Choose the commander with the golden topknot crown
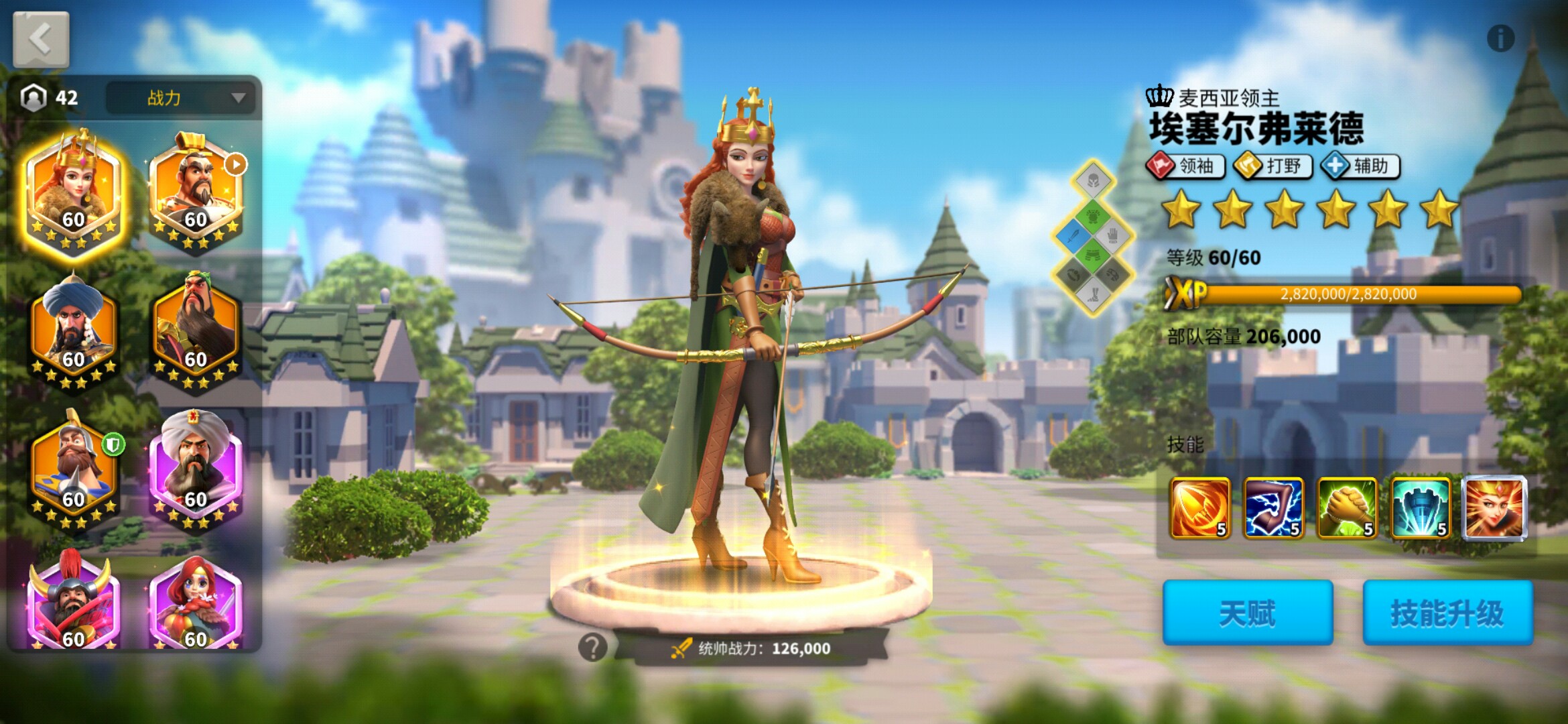 196,191
